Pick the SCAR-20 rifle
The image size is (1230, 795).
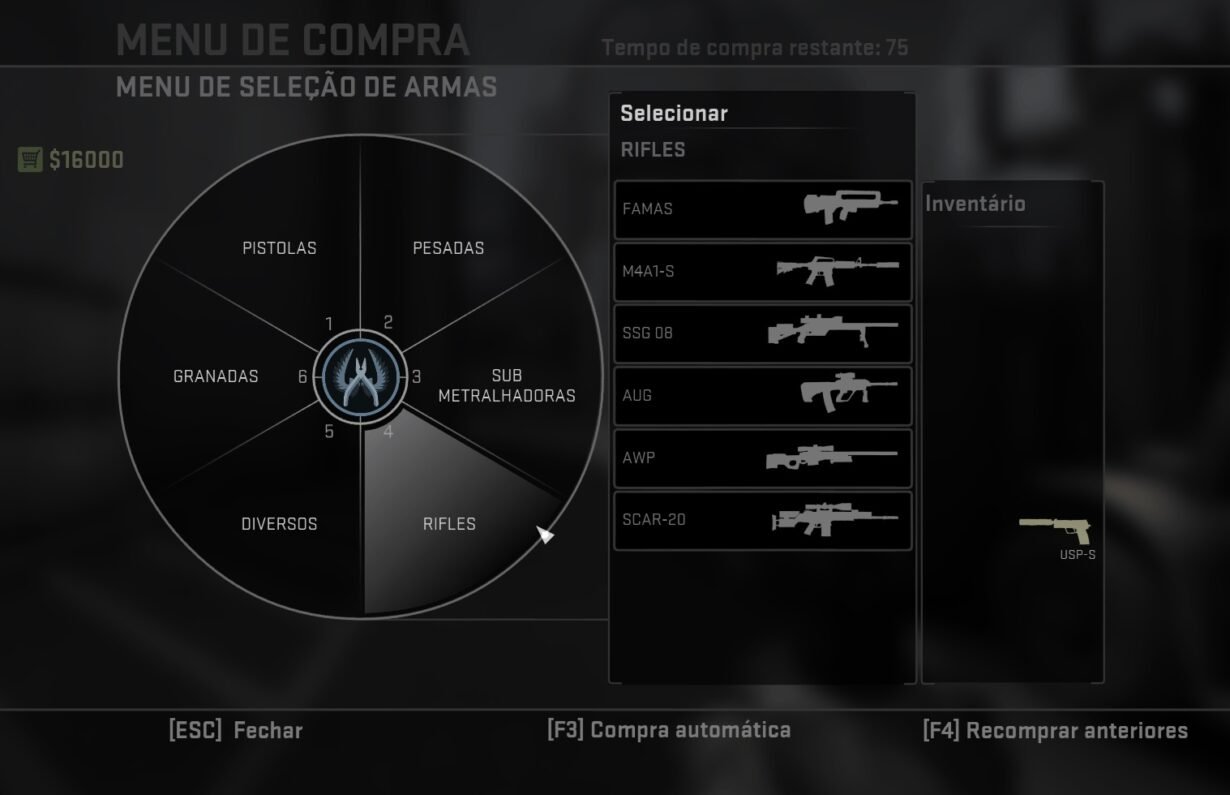point(762,520)
